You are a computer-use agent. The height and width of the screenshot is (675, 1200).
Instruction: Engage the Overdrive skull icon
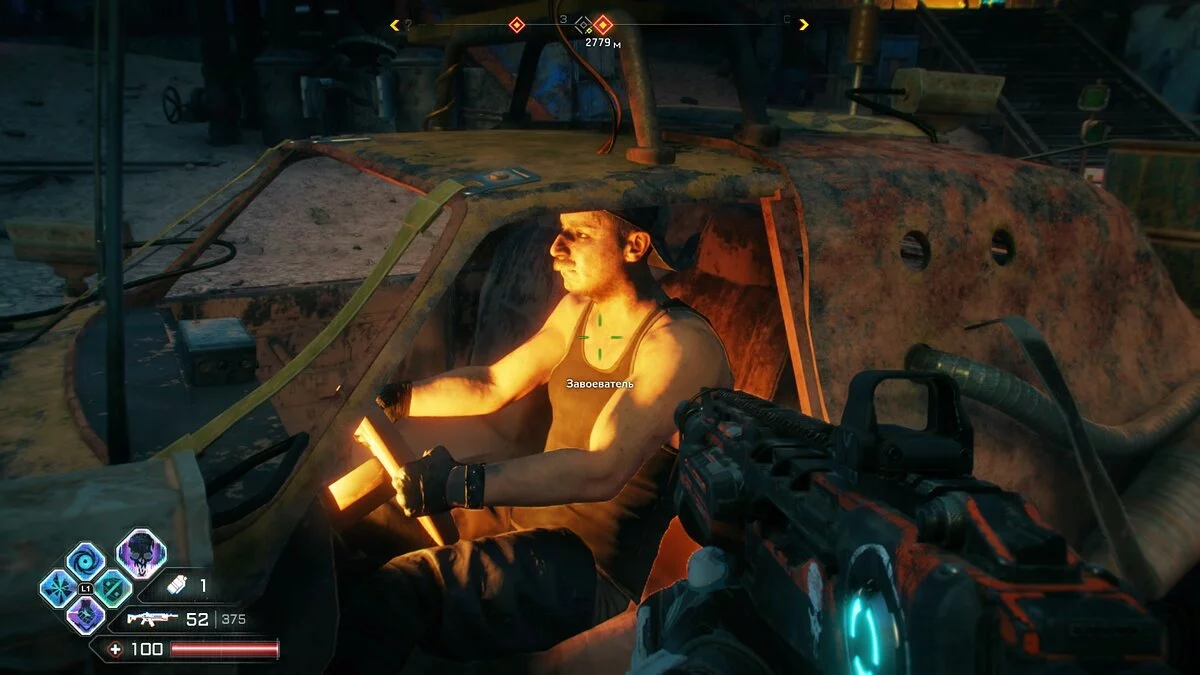[x=141, y=553]
